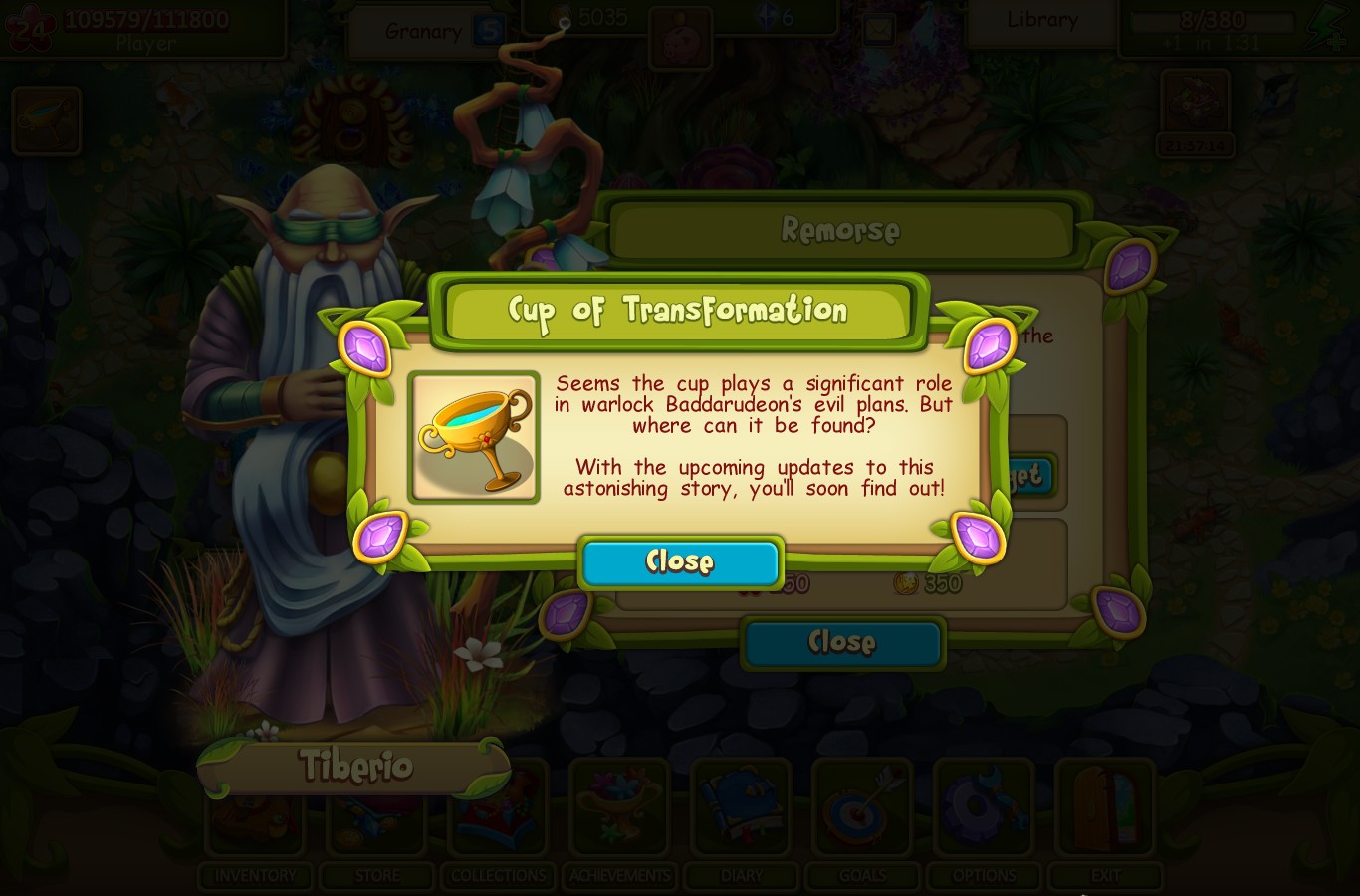Close the Remorse quest window
This screenshot has height=896, width=1360.
(x=842, y=642)
